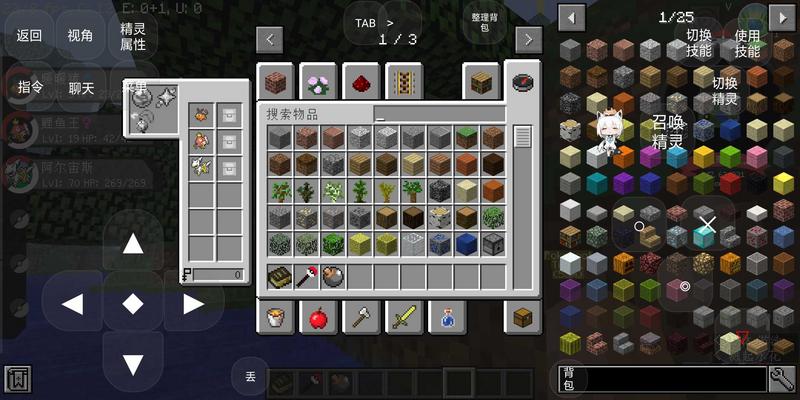Open 精灵属性 sprite attributes
The image size is (800, 400).
(133, 37)
